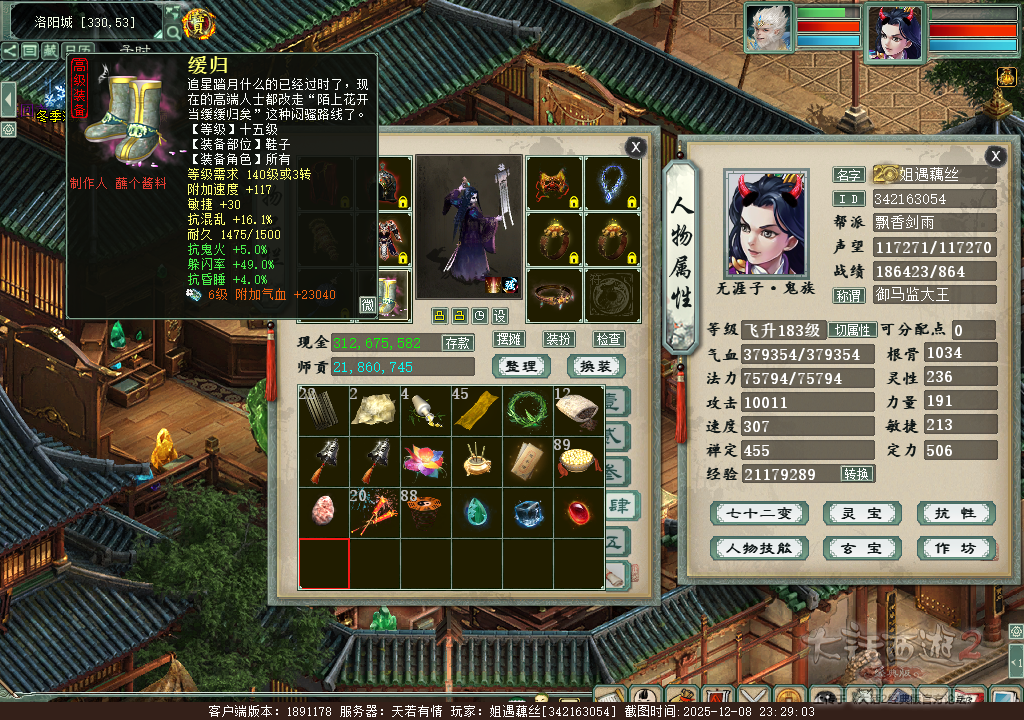Open the 抗性 resistances panel
This screenshot has width=1024, height=720.
point(955,514)
